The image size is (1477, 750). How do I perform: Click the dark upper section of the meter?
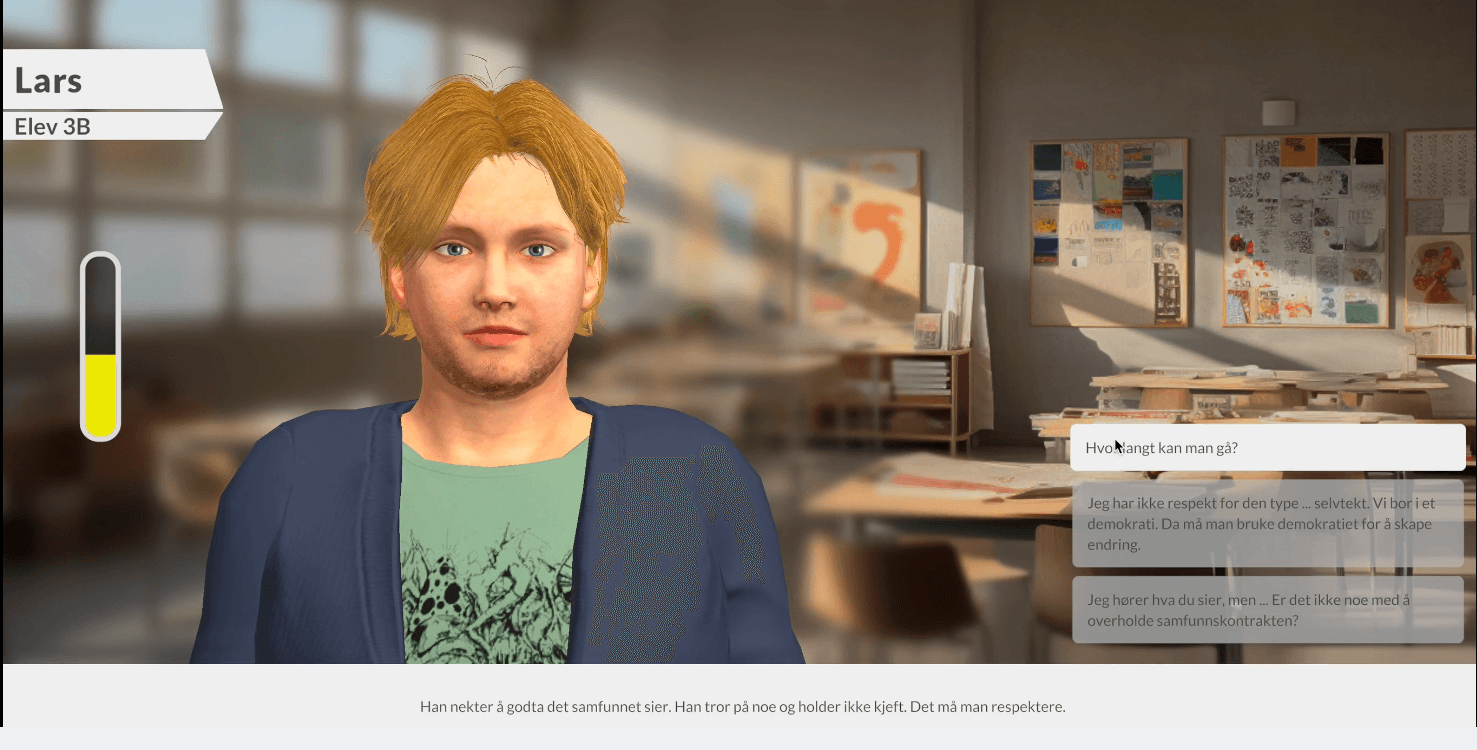point(100,300)
